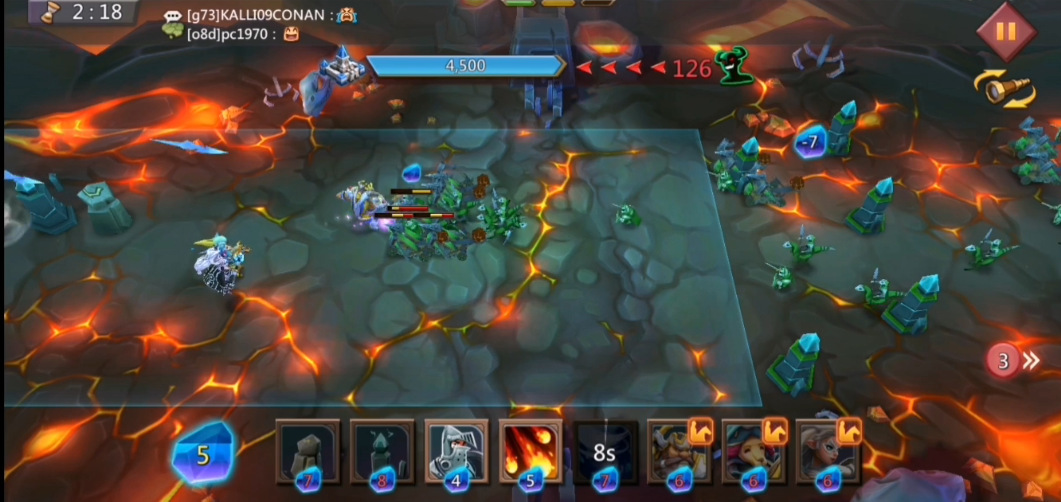Cast the fire meteor spell card
The width and height of the screenshot is (1061, 502).
click(x=530, y=453)
